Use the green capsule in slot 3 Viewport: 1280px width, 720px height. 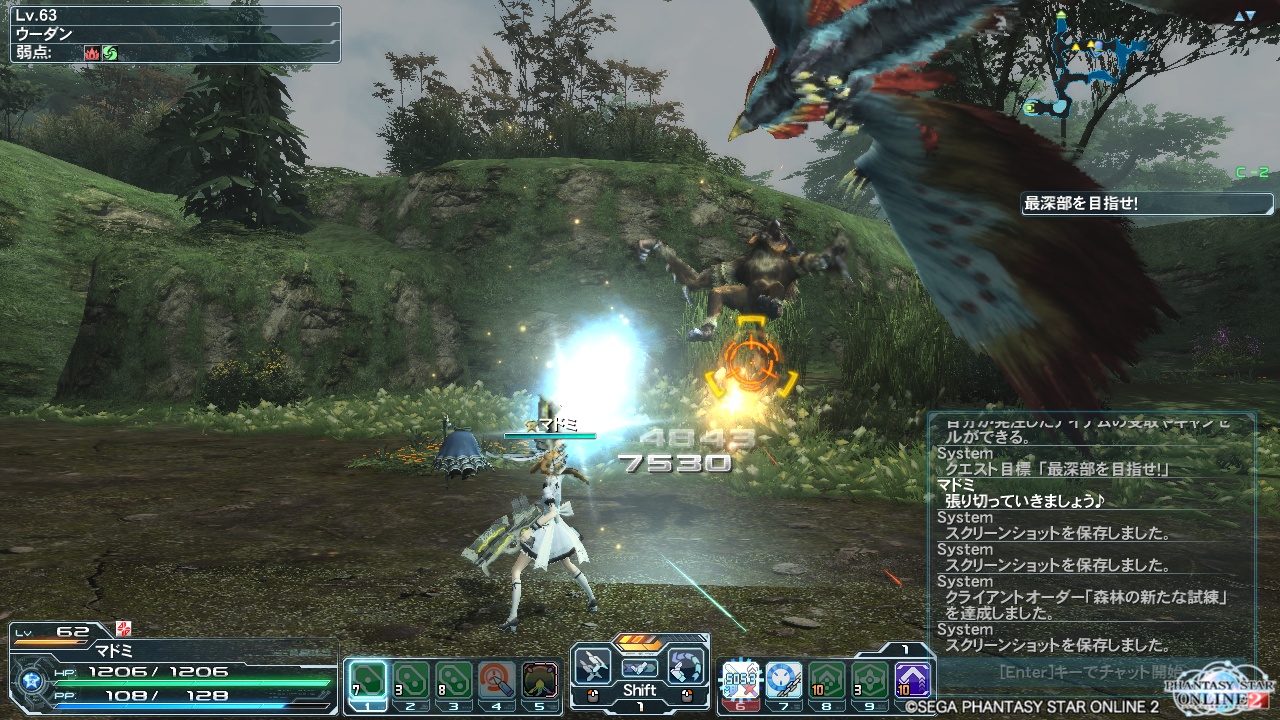pyautogui.click(x=454, y=680)
